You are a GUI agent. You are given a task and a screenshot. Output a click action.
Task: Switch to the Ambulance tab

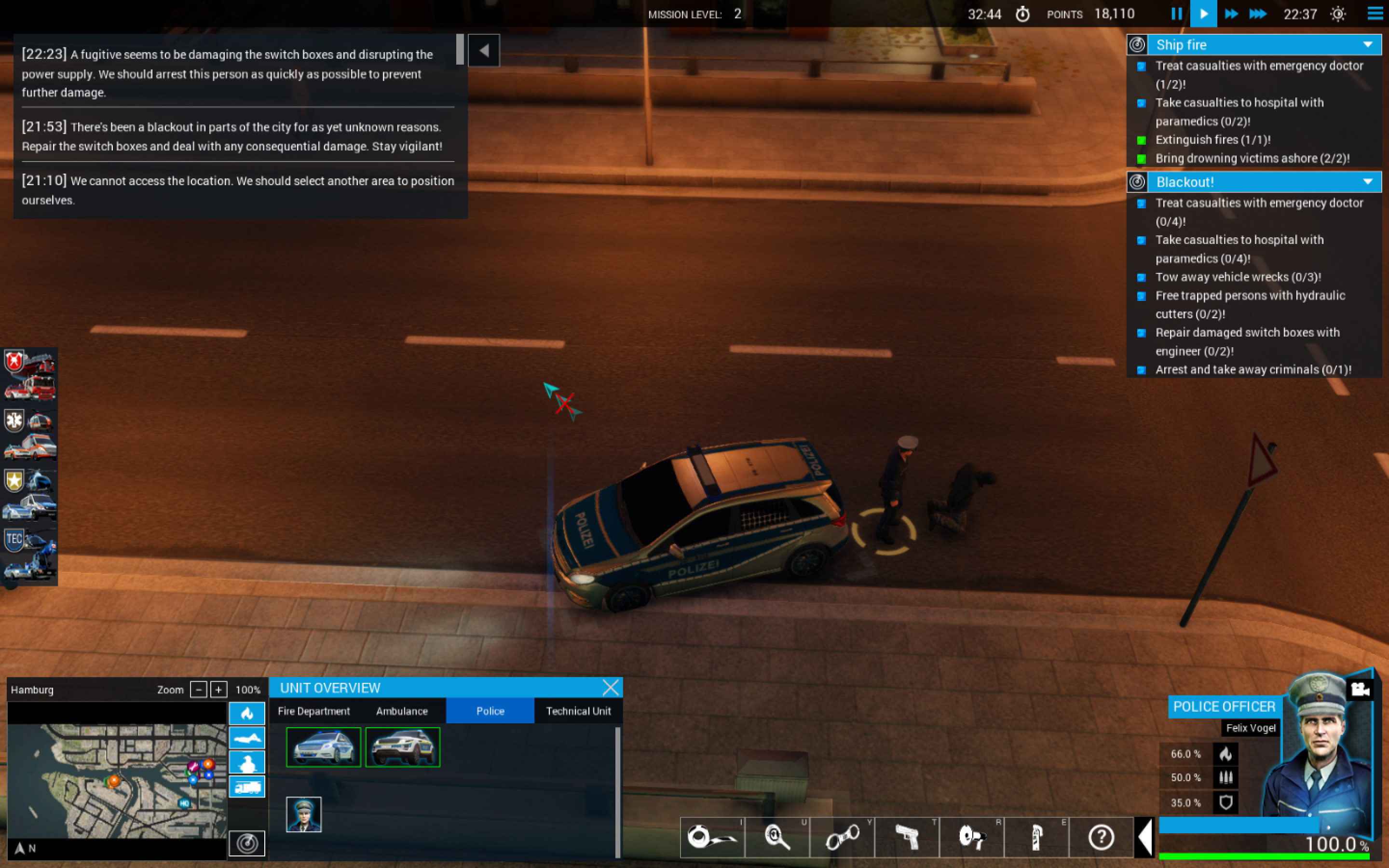[402, 711]
